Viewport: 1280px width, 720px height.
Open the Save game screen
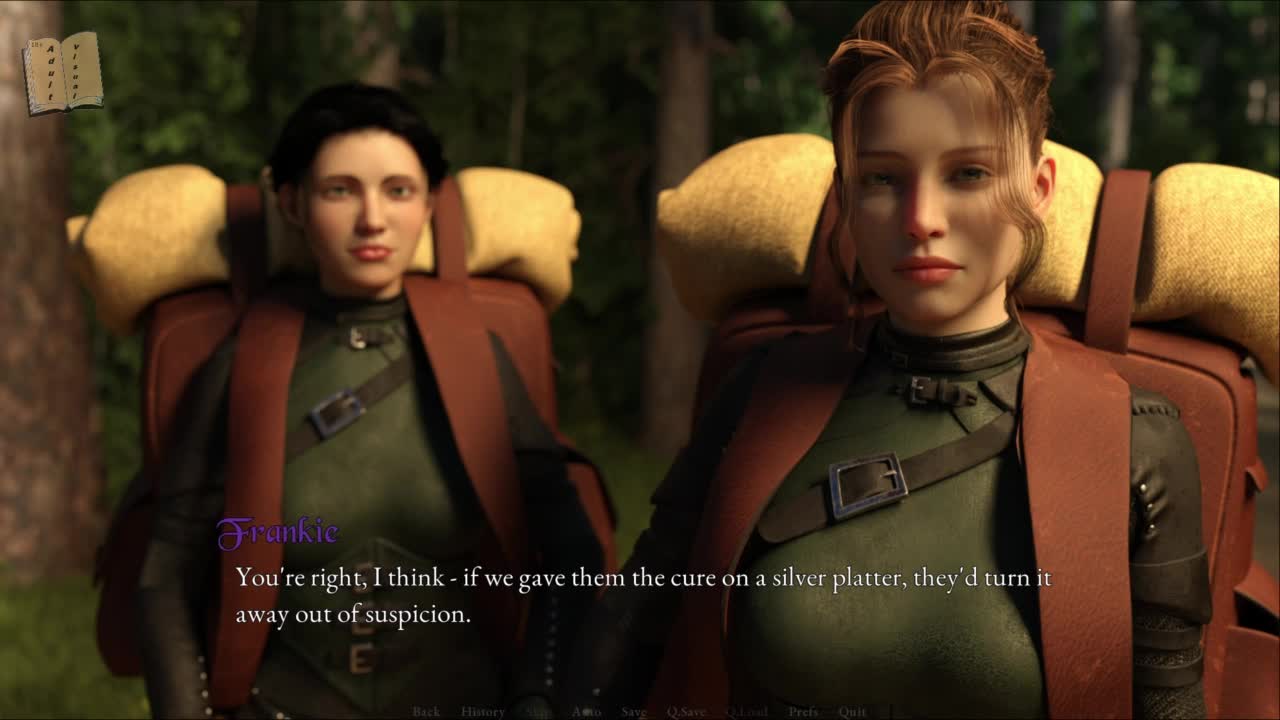pyautogui.click(x=634, y=711)
